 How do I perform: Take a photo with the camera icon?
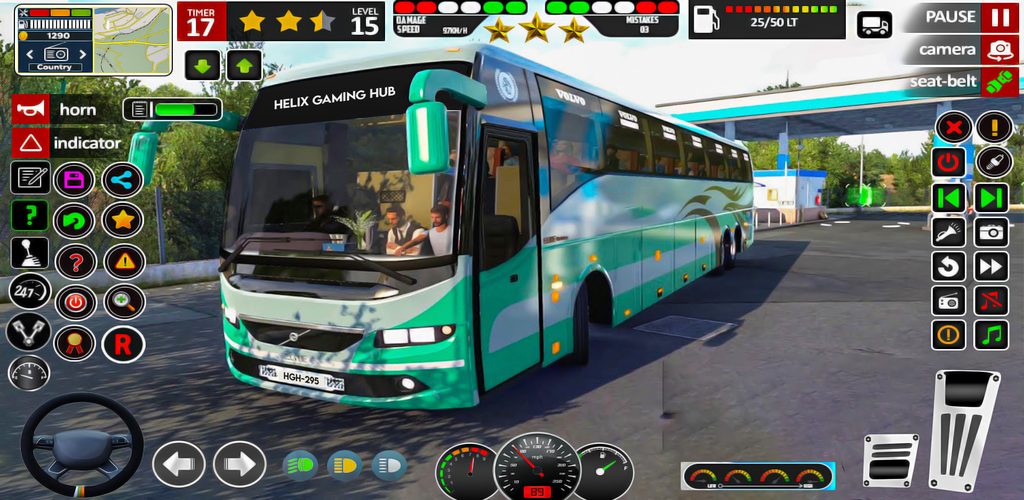click(x=992, y=232)
